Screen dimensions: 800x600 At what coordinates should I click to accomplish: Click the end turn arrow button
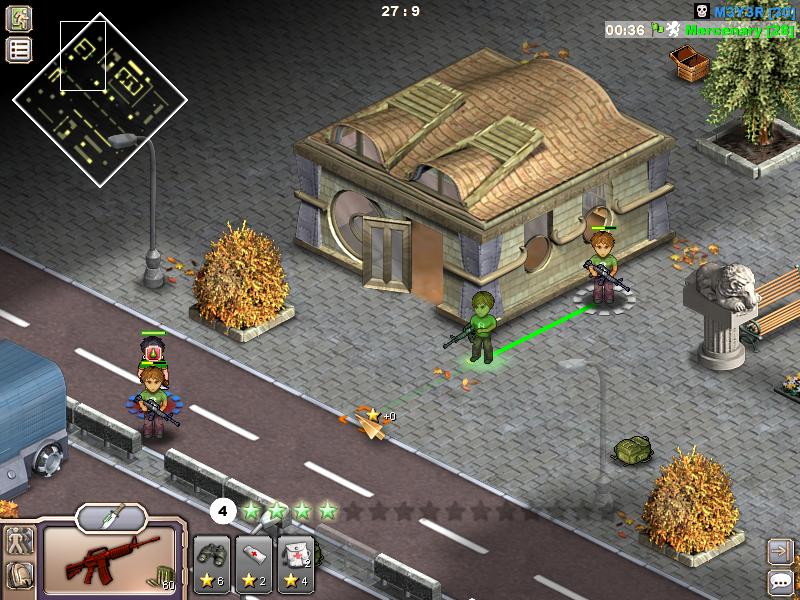[x=781, y=551]
